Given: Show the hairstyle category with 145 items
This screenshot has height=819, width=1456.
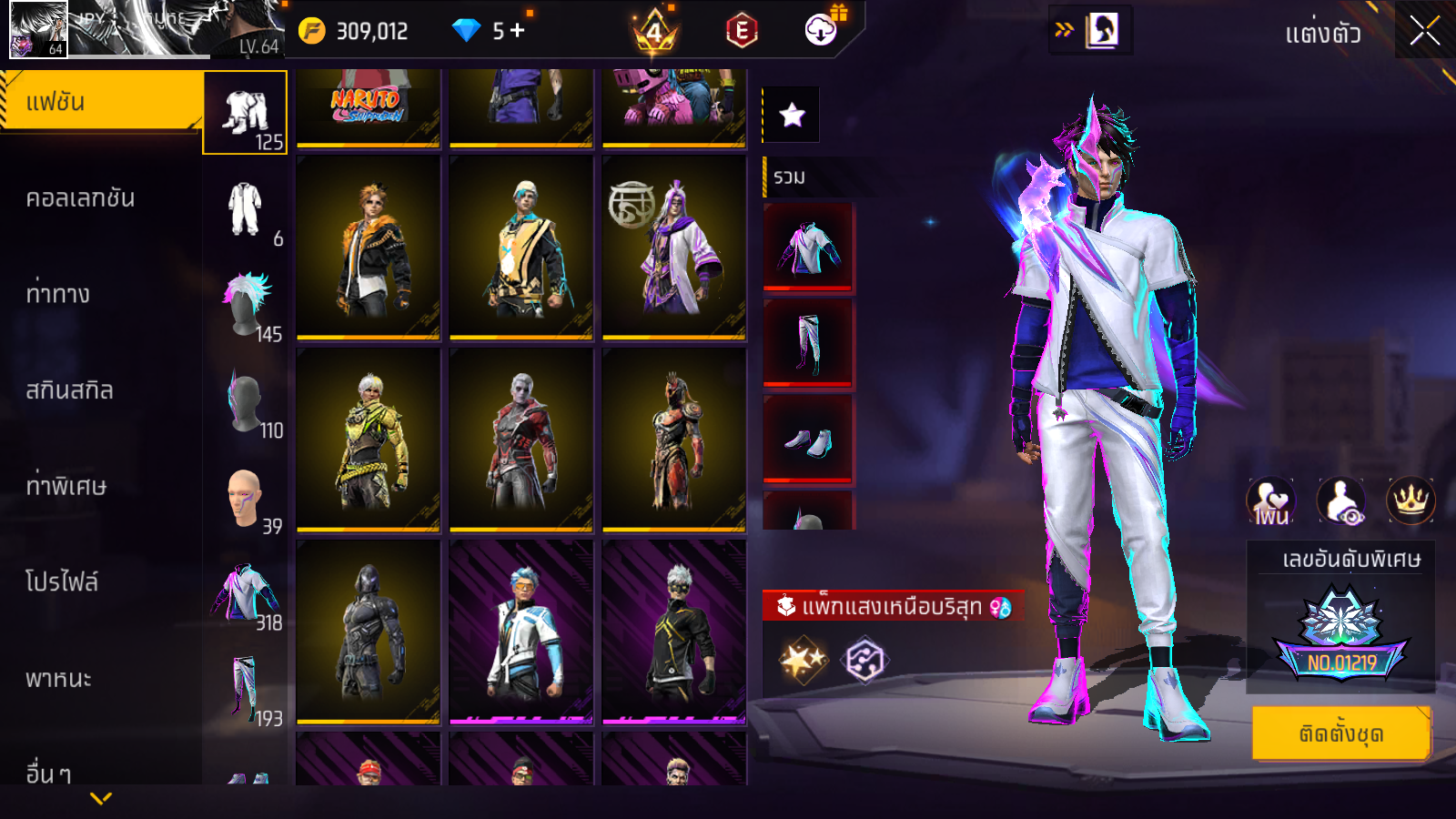Looking at the screenshot, I should point(246,305).
